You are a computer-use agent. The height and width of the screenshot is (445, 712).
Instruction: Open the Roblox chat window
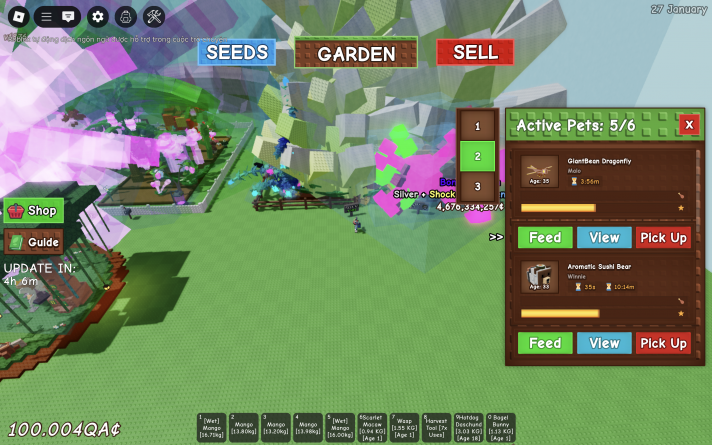coord(68,16)
